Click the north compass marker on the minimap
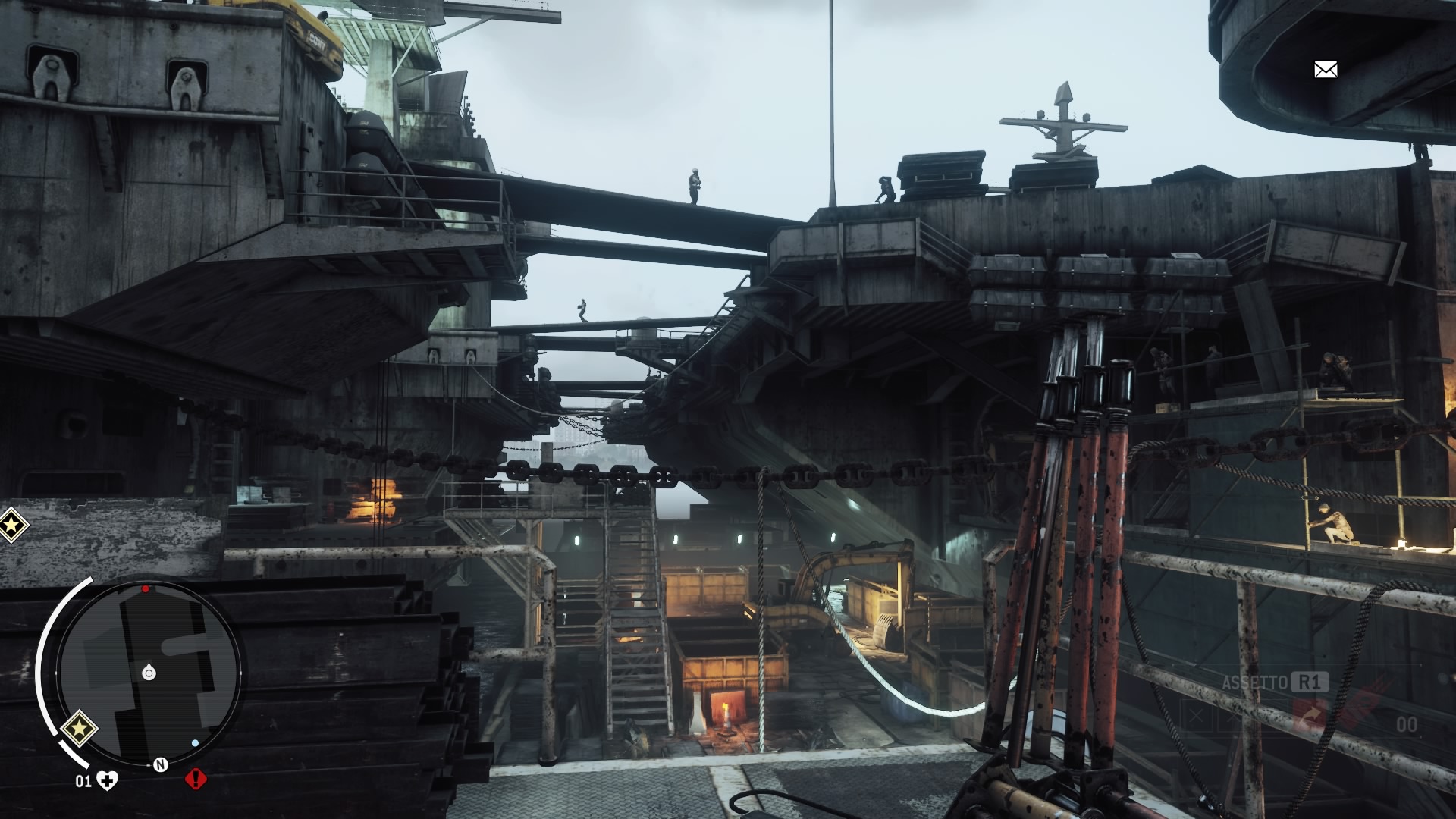Image resolution: width=1456 pixels, height=819 pixels. tap(161, 764)
